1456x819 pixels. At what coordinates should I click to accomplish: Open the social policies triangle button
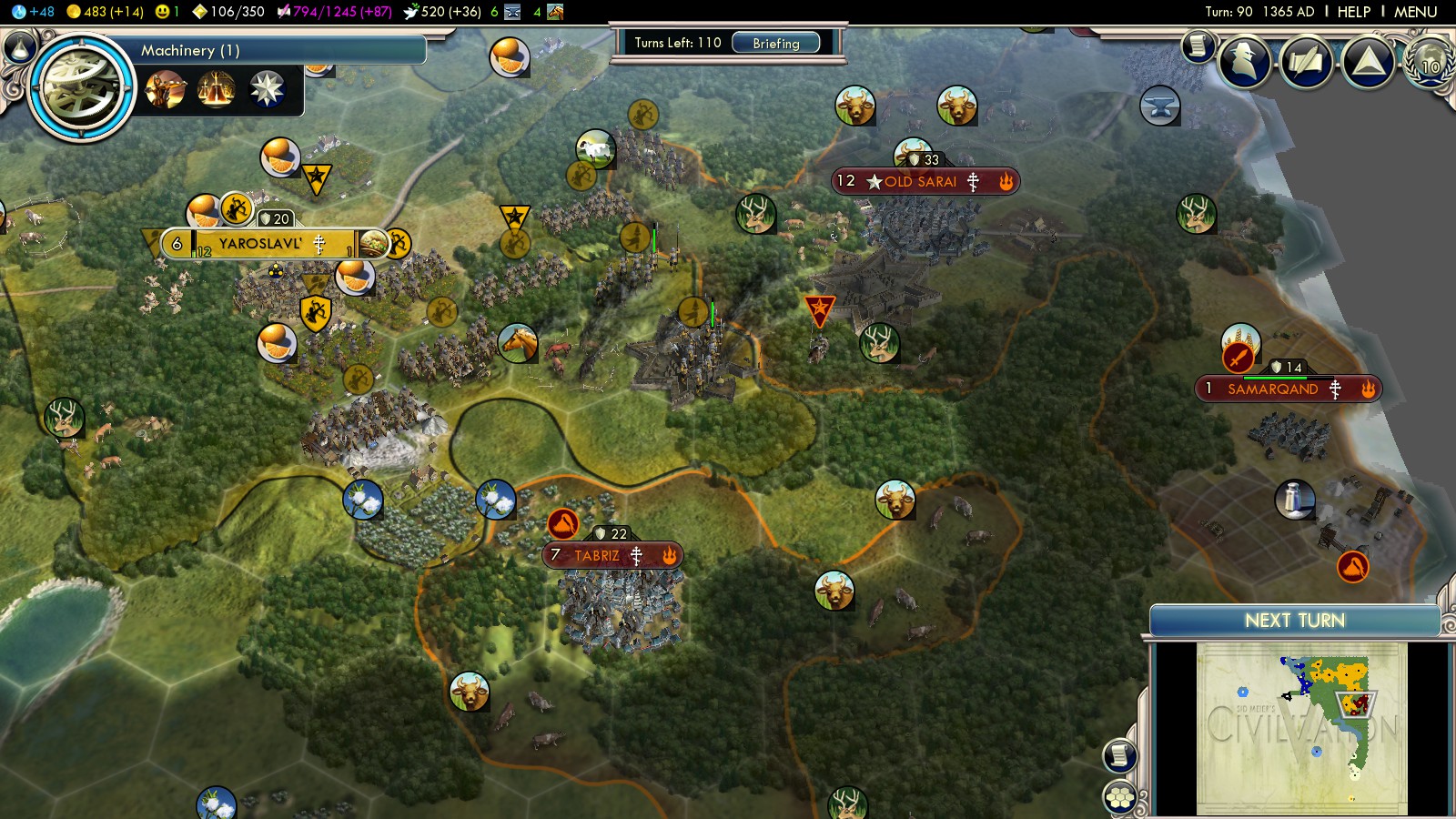click(1368, 61)
